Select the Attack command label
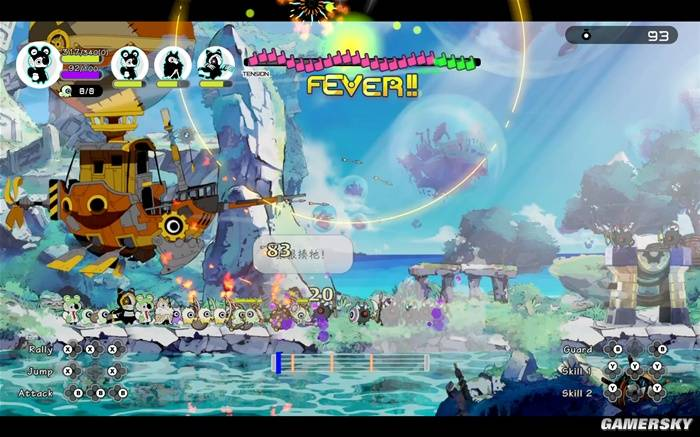The height and width of the screenshot is (437, 700). click(38, 393)
